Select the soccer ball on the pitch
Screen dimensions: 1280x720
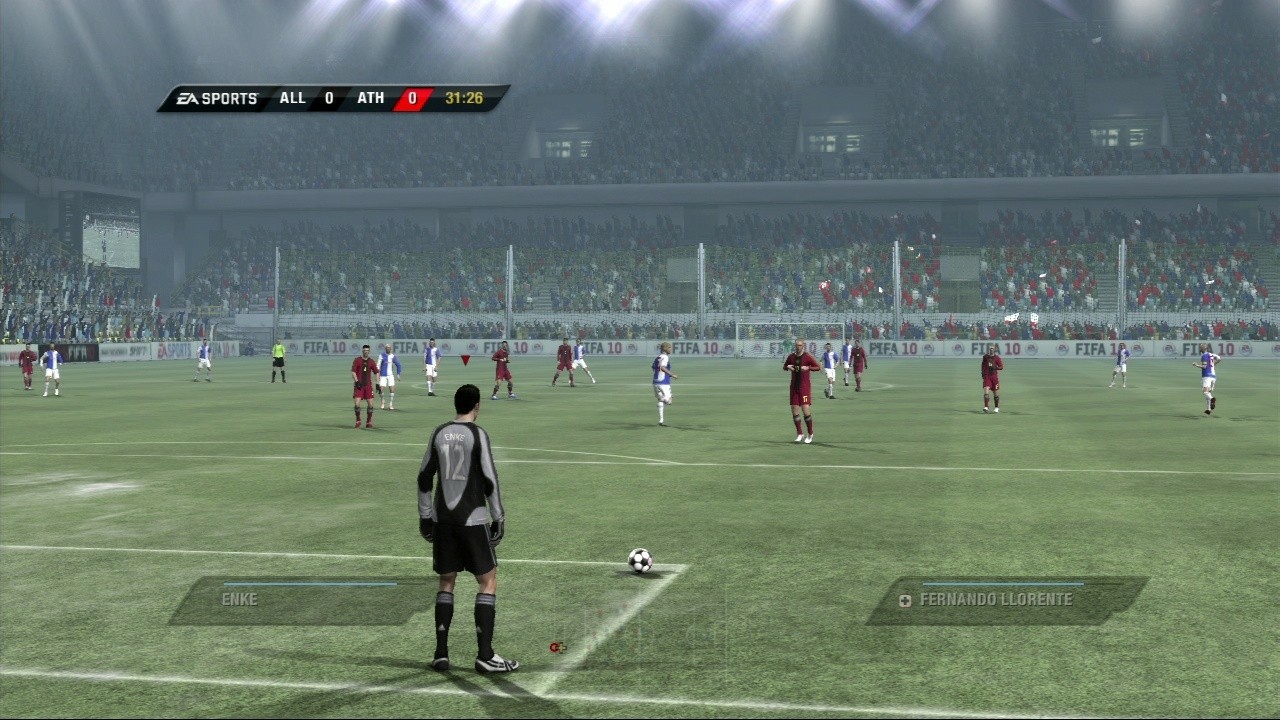[x=639, y=560]
